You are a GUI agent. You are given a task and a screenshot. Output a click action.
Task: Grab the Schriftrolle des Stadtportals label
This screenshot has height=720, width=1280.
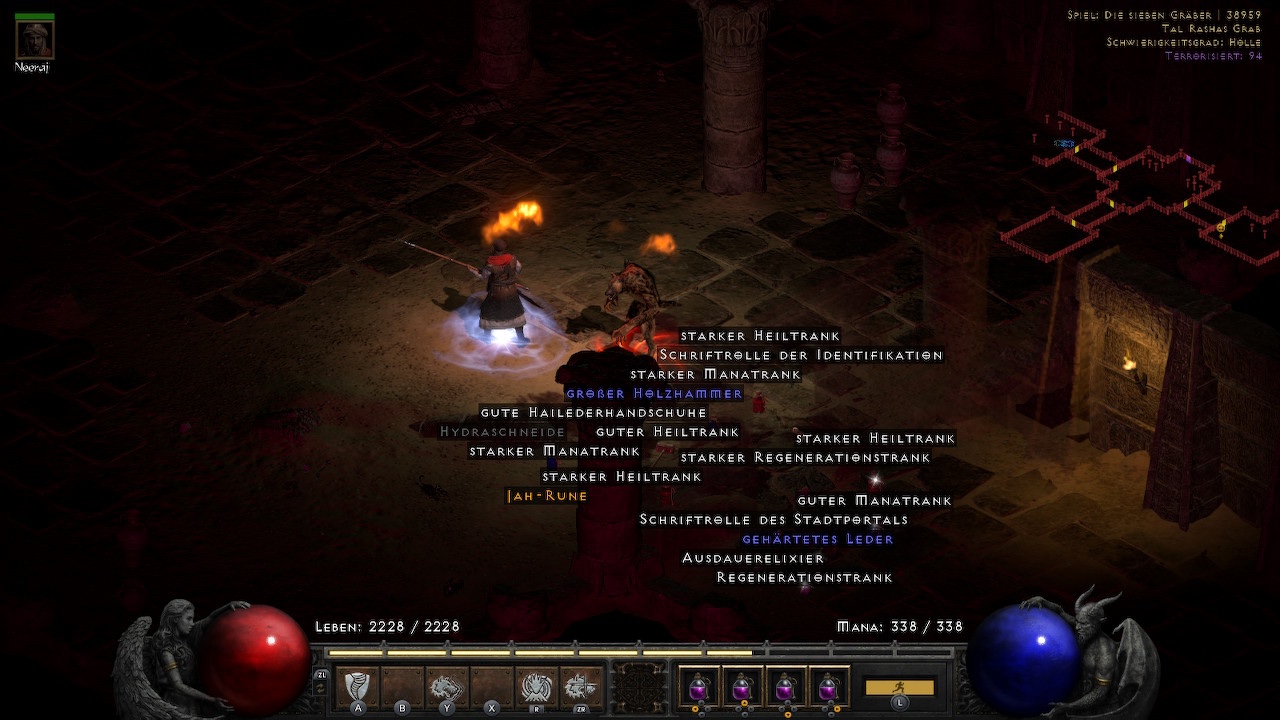tap(773, 520)
